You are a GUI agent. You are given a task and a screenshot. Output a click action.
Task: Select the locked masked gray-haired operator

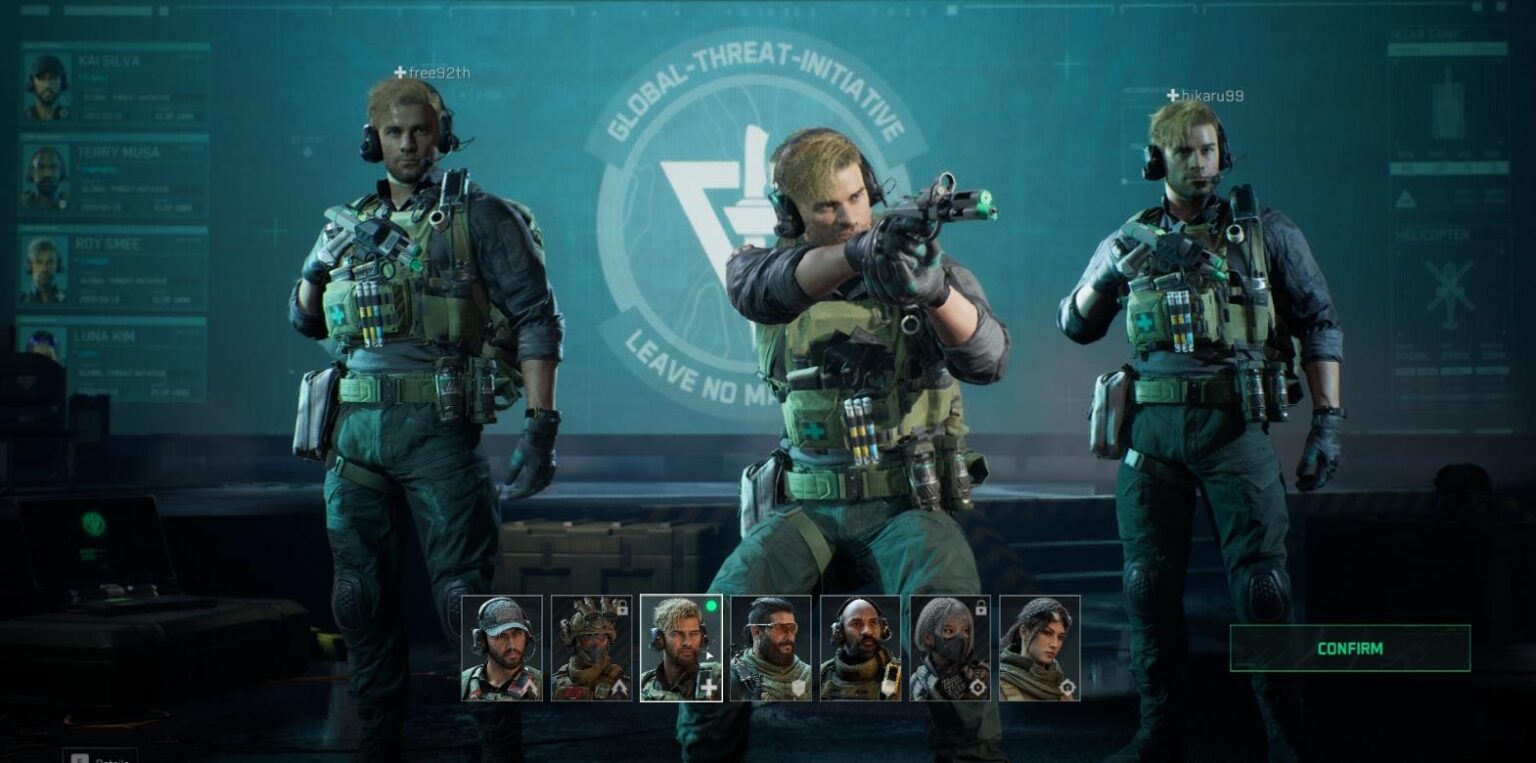point(950,647)
